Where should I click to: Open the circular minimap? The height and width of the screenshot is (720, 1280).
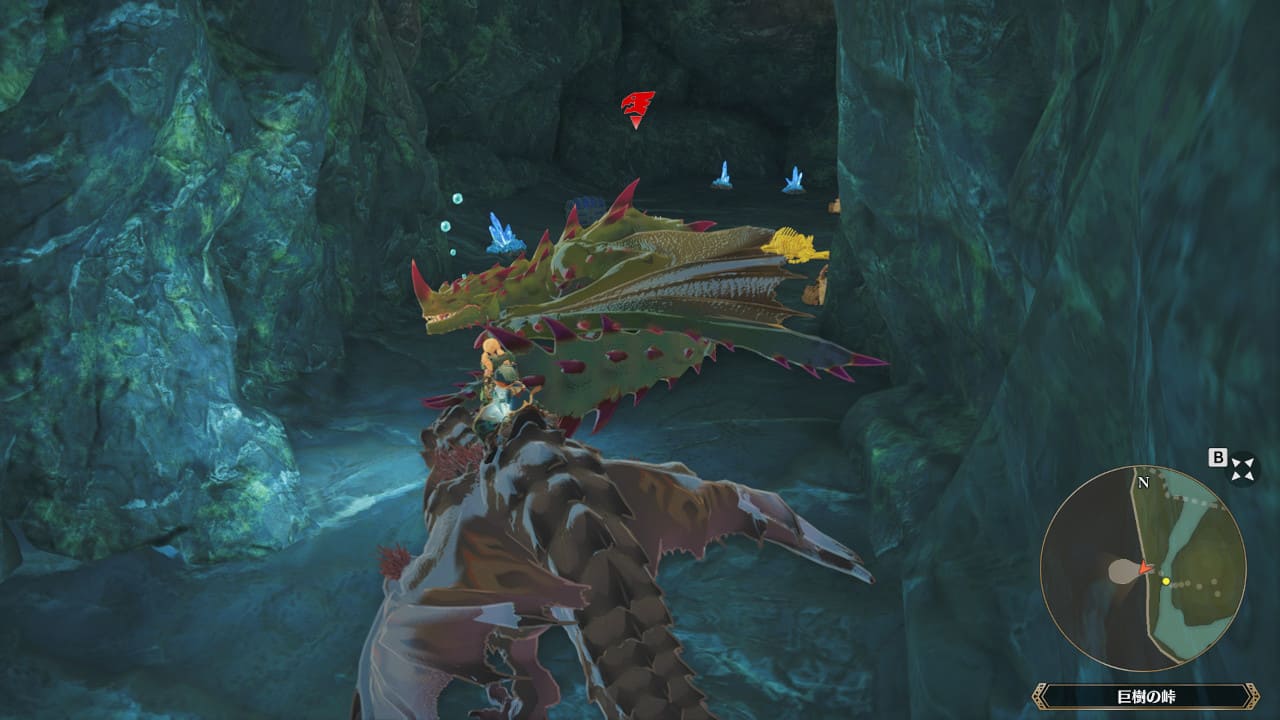click(1143, 568)
